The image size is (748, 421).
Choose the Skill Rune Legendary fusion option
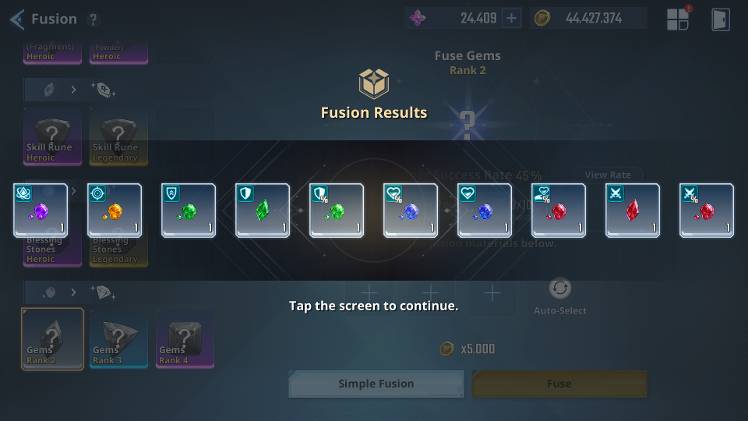(x=118, y=136)
